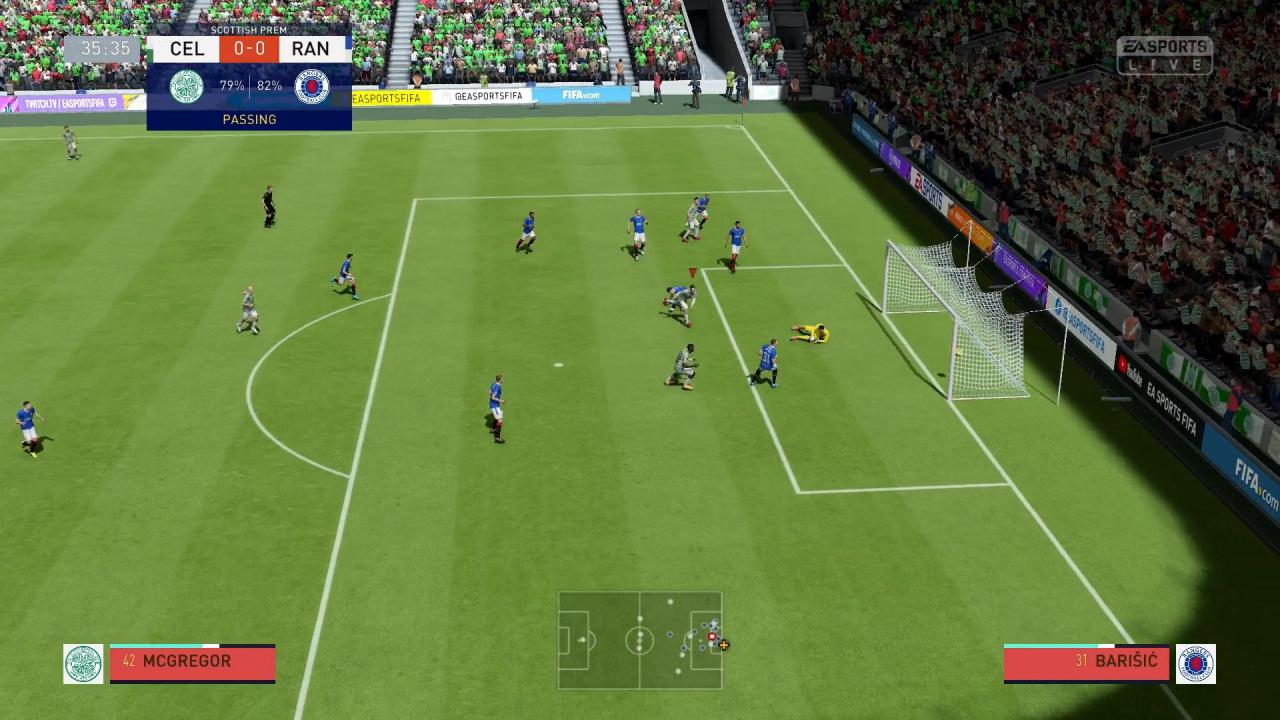Open the McGregor player name banner
This screenshot has height=720, width=1280.
[x=192, y=661]
